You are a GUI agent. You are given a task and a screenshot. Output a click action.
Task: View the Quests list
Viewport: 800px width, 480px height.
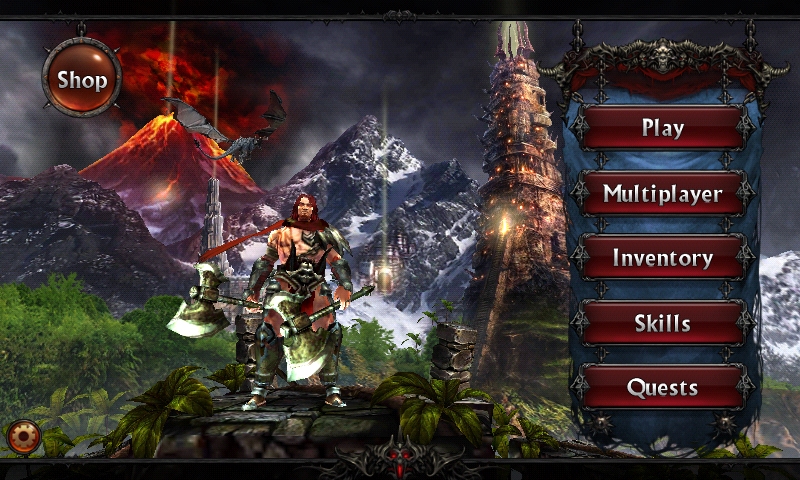tap(663, 387)
